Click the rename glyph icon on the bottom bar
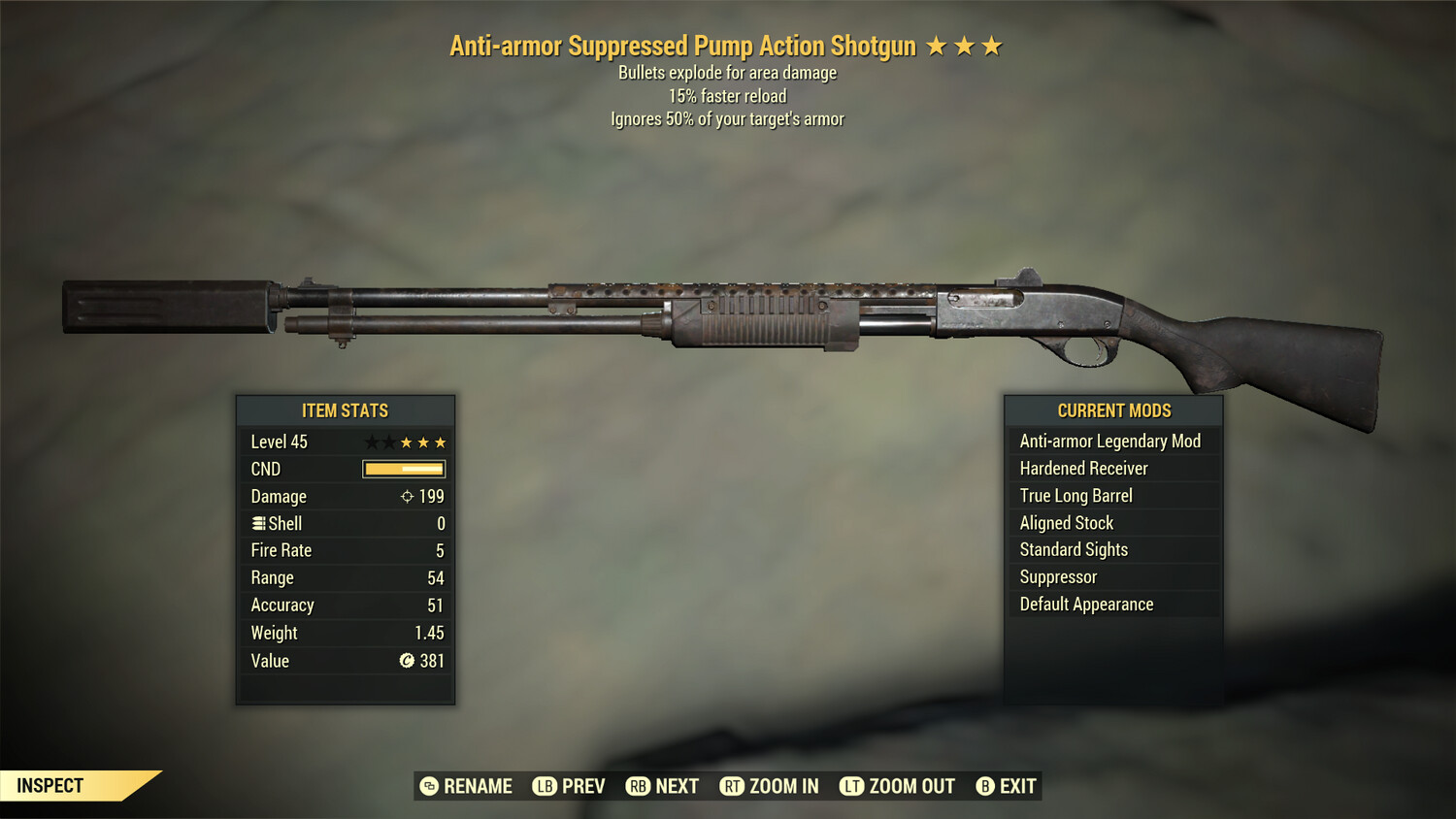This screenshot has height=819, width=1456. (428, 786)
